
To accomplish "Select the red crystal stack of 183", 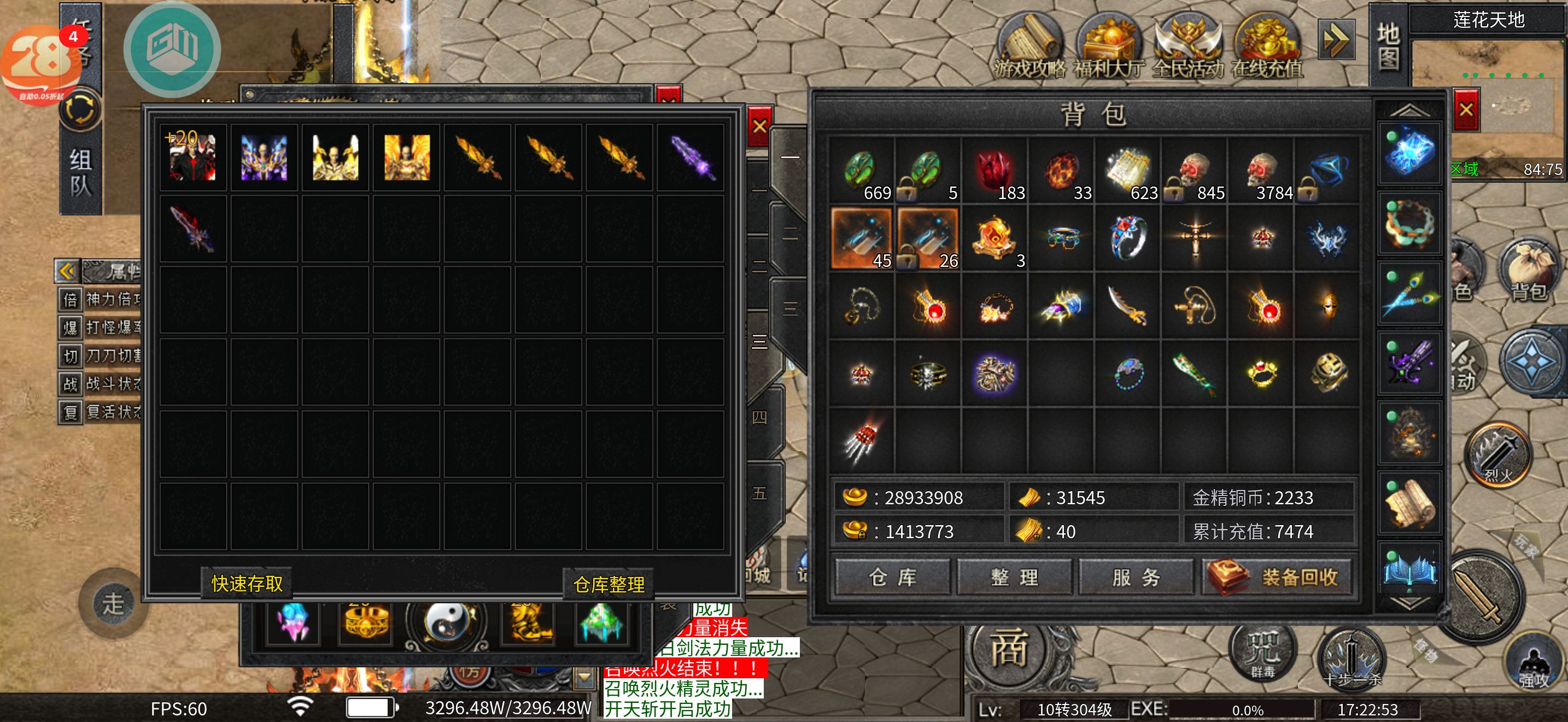I will (994, 172).
